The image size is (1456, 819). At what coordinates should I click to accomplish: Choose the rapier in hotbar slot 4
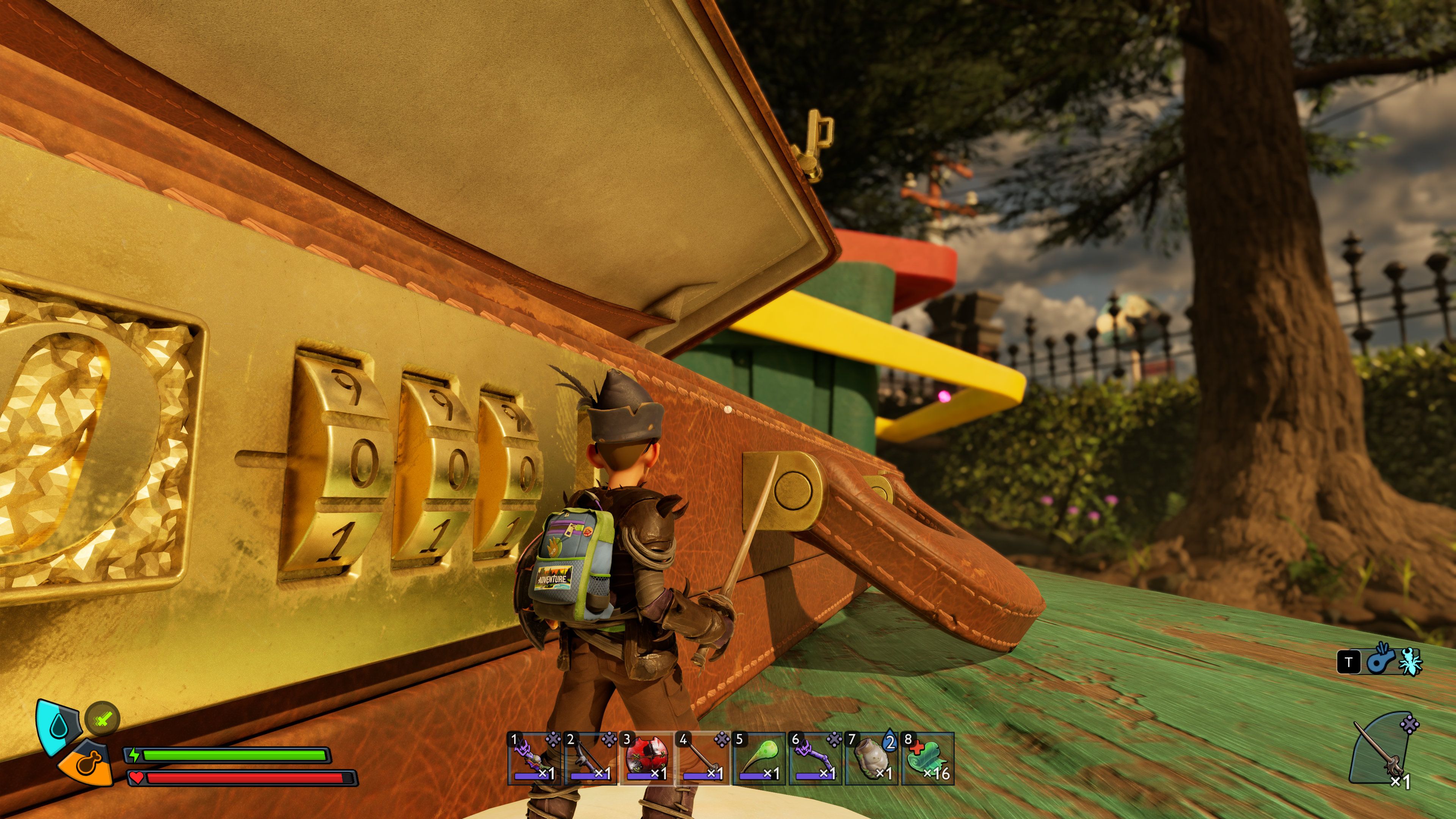coord(703,758)
